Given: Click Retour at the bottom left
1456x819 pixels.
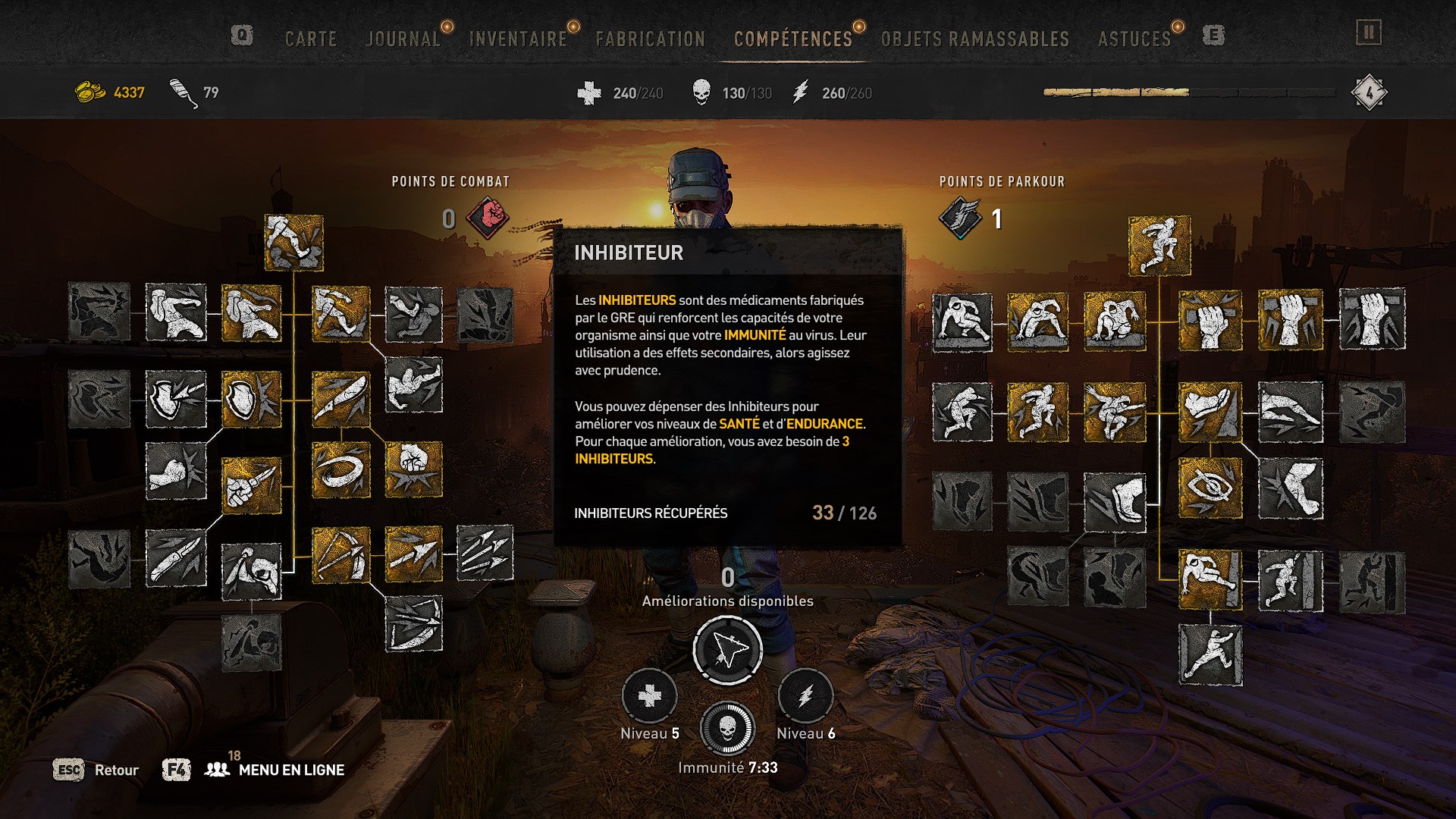Looking at the screenshot, I should (115, 770).
